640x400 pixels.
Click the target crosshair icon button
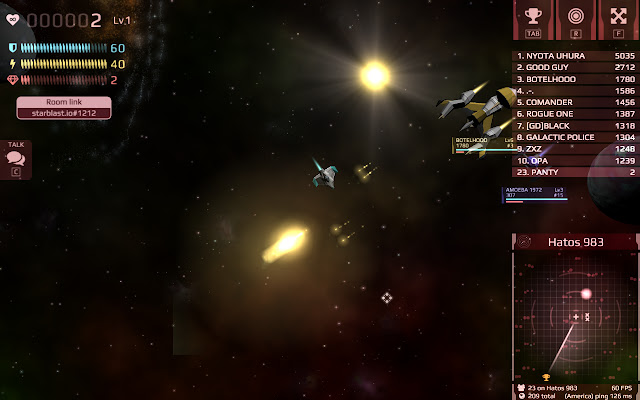point(576,20)
